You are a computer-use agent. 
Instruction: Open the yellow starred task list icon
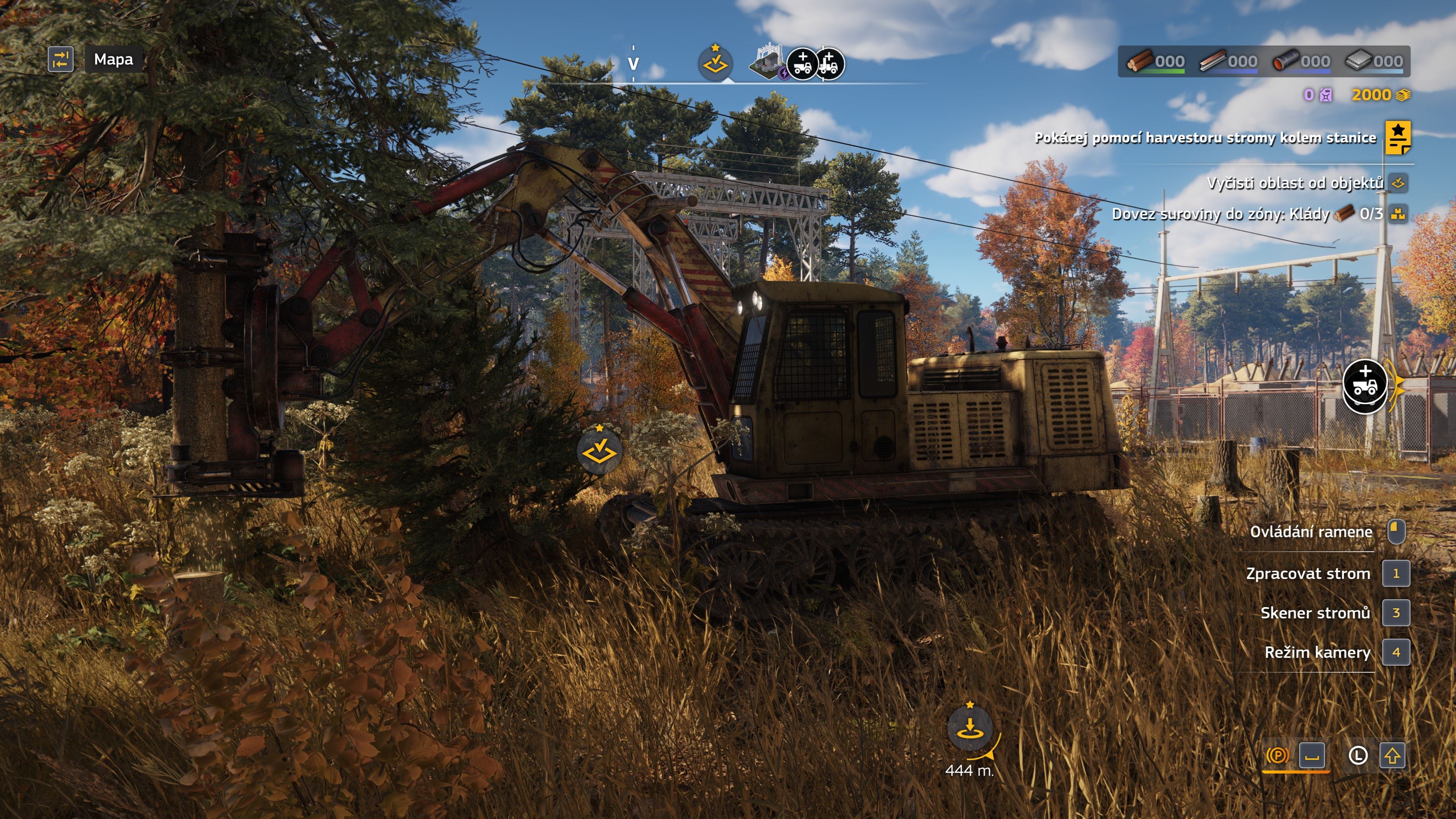click(1397, 137)
